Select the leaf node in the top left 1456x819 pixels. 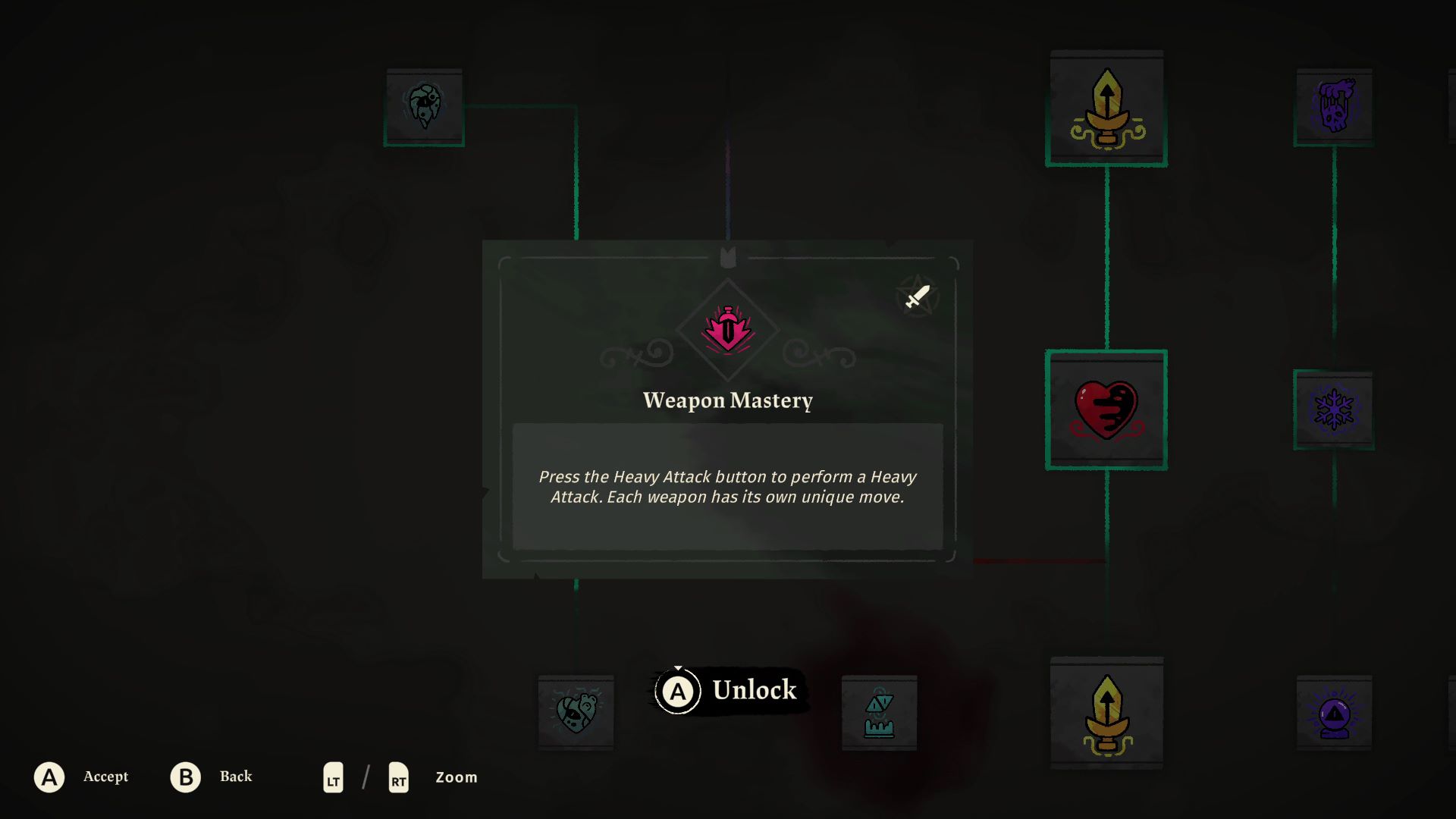(425, 105)
